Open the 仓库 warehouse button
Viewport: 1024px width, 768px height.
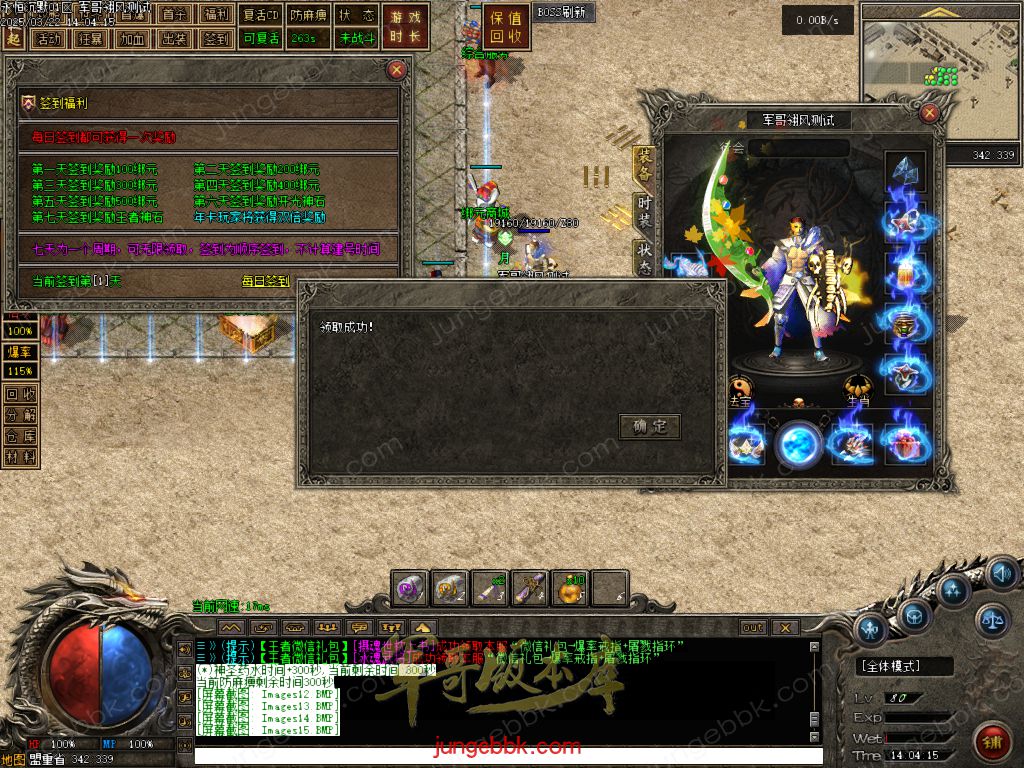[x=21, y=436]
